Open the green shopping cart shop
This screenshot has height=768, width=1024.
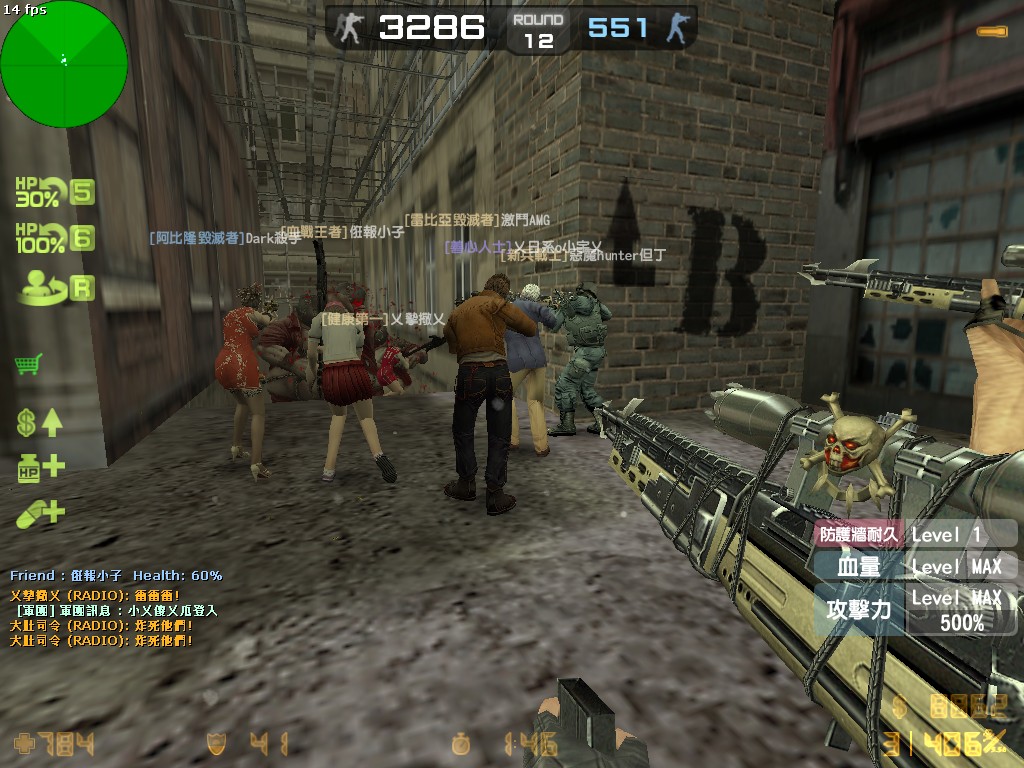[x=28, y=365]
